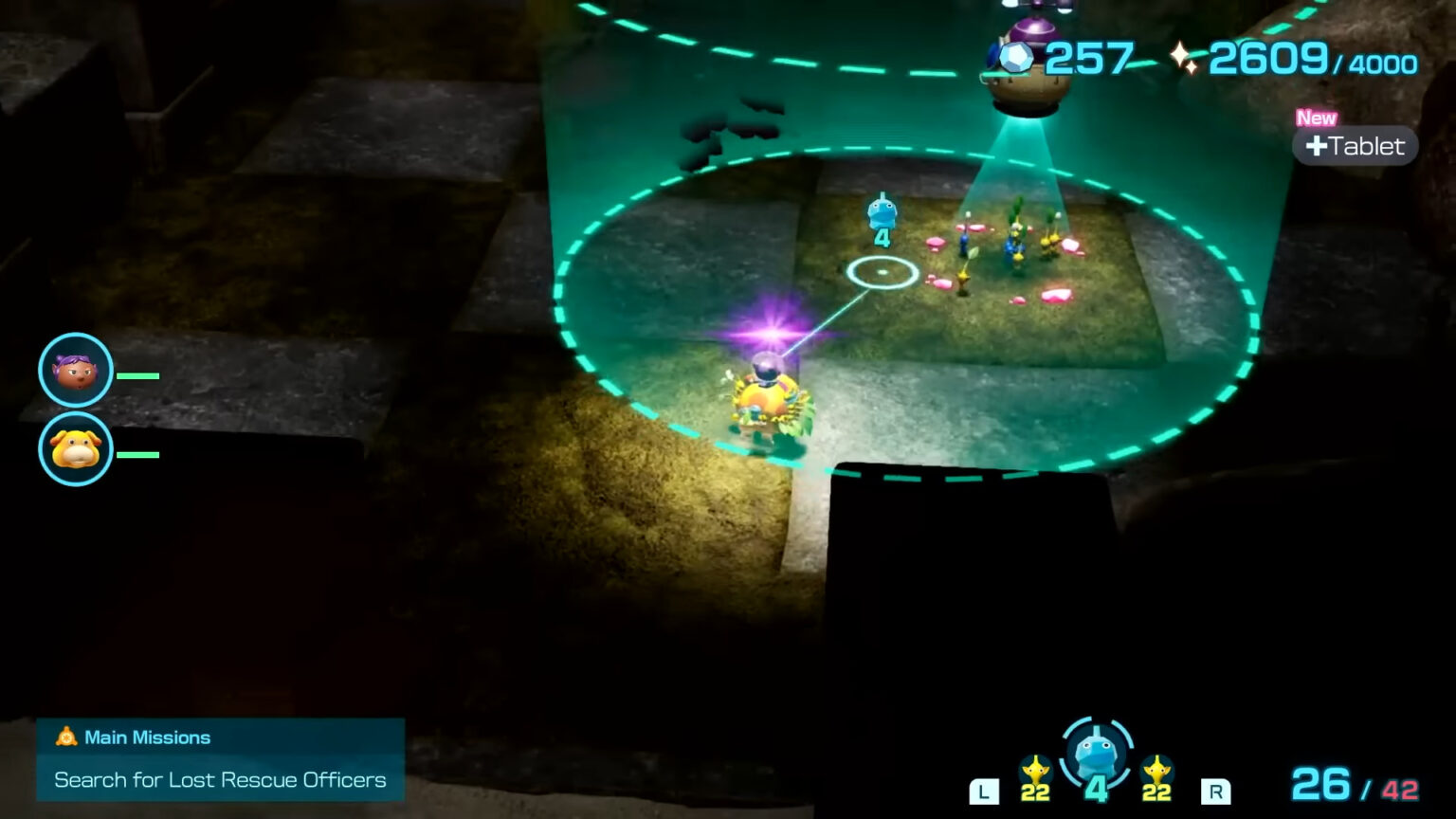
Task: Open Oatchi's circular portrait
Action: (x=75, y=448)
